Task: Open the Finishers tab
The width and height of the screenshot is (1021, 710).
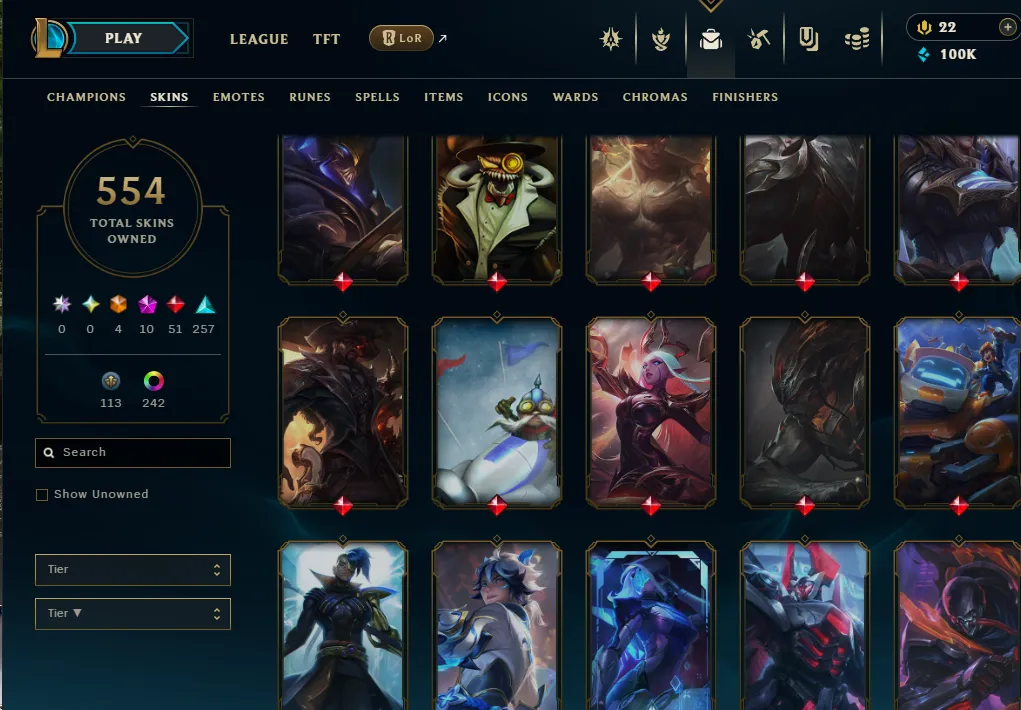Action: pyautogui.click(x=745, y=97)
